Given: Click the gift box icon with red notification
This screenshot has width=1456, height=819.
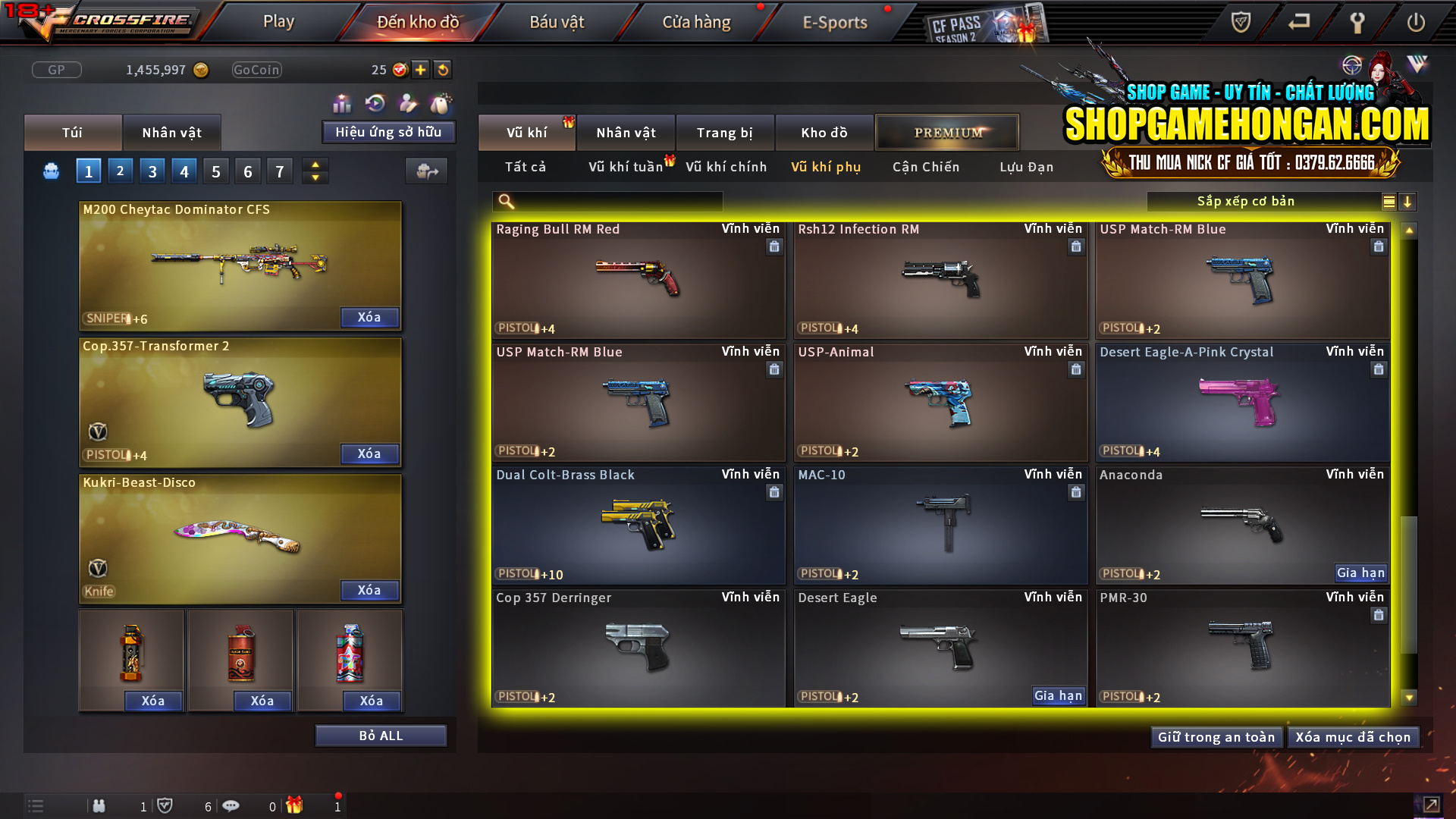Looking at the screenshot, I should point(296,806).
